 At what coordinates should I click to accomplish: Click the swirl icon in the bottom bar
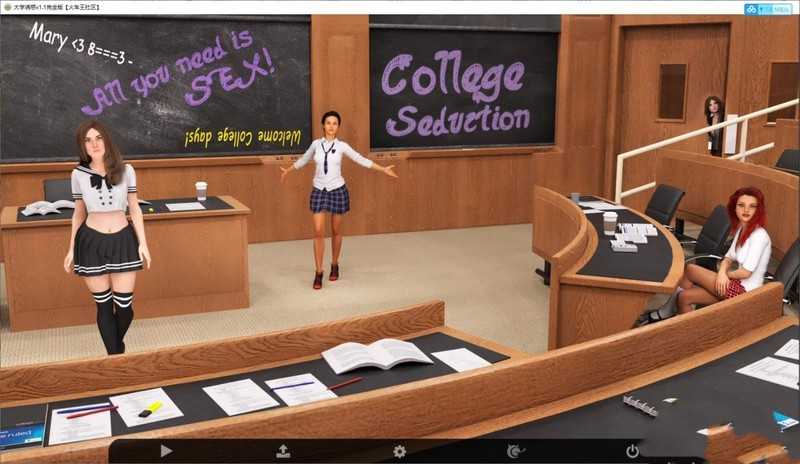click(515, 451)
